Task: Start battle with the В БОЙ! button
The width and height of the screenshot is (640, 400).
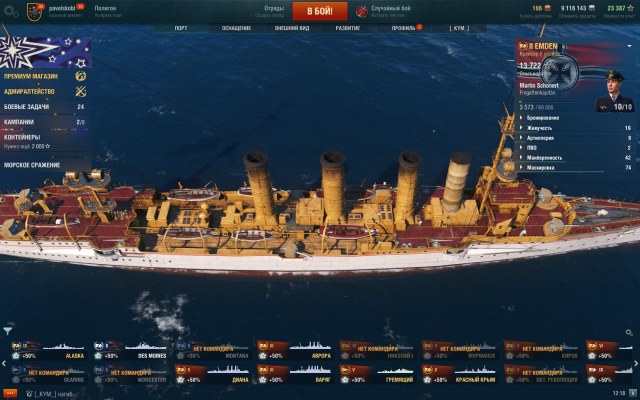Action: click(319, 11)
